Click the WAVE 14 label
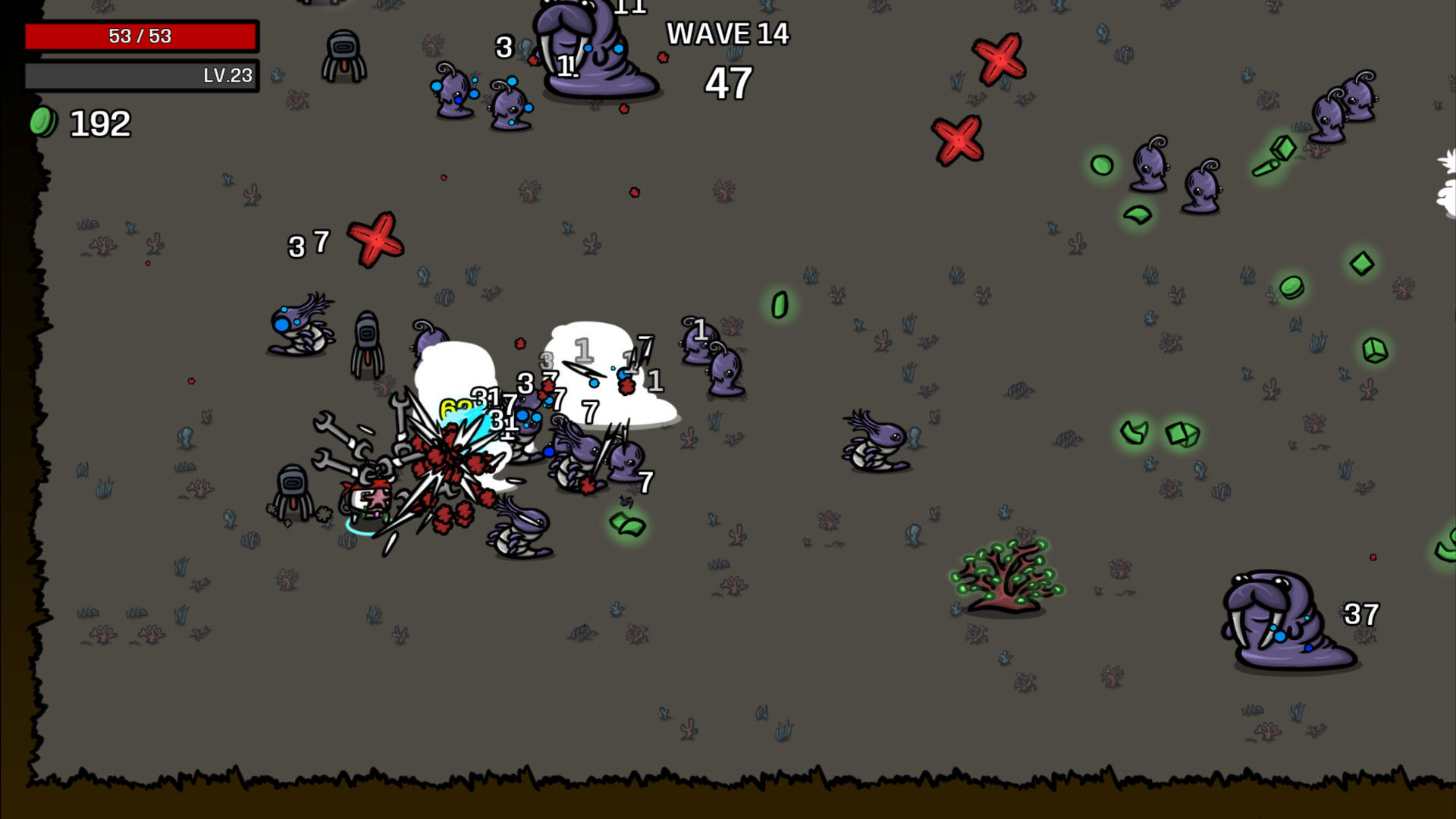 [727, 34]
